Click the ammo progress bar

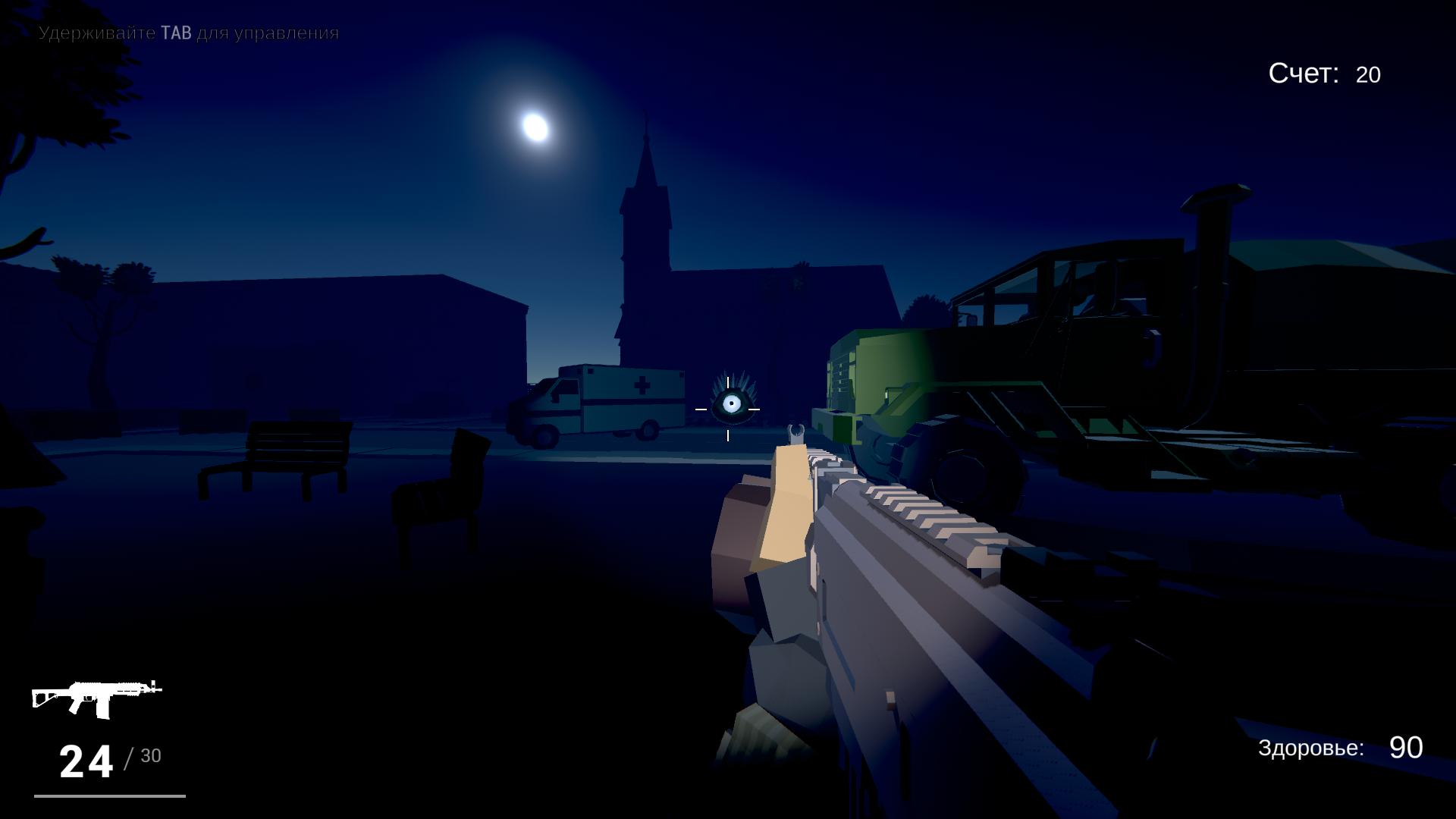(x=111, y=795)
